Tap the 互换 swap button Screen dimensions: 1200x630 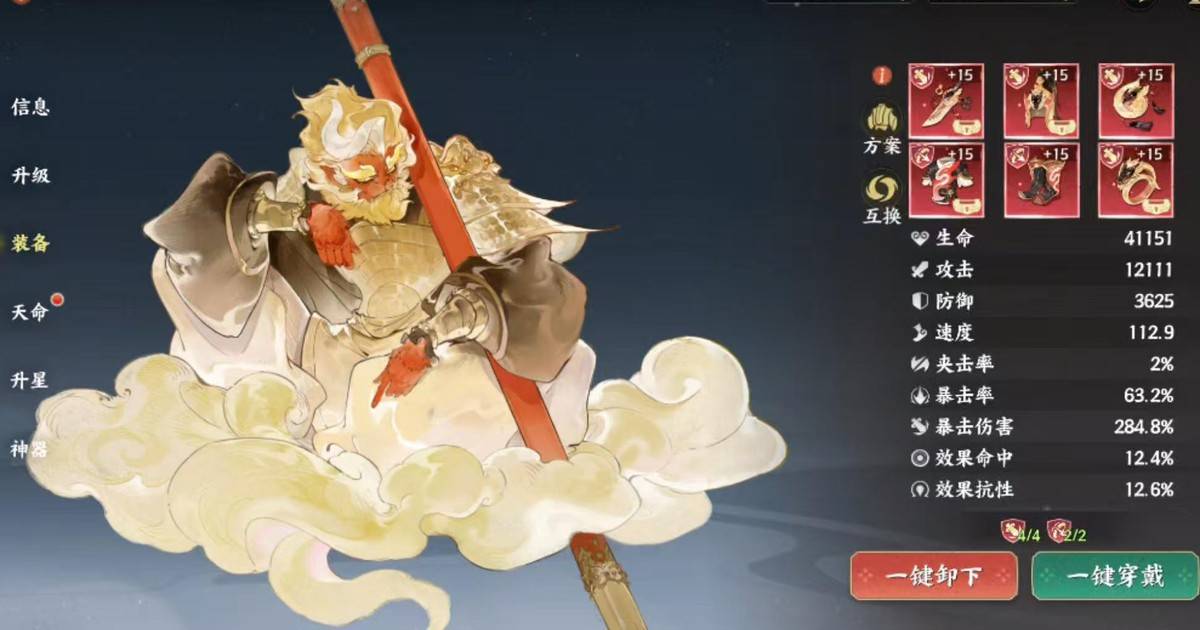[882, 197]
